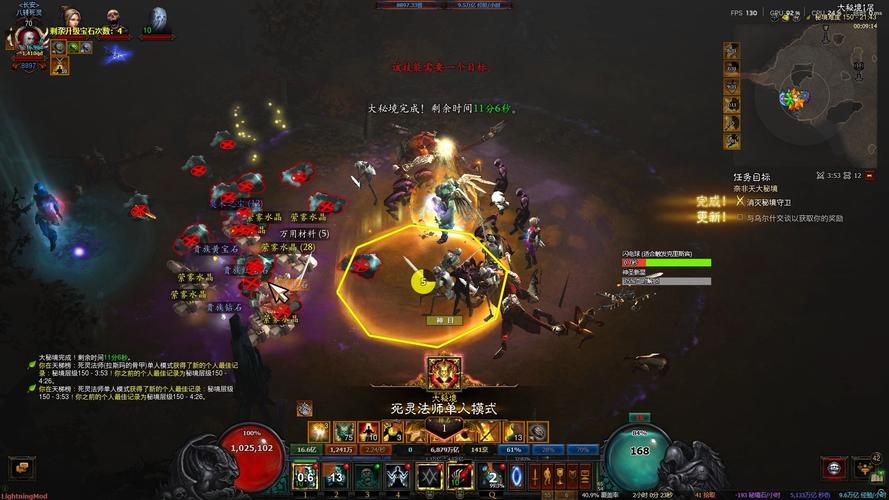Use the green skull skill in slot 3
Screen dimensions: 889x500
(366, 475)
